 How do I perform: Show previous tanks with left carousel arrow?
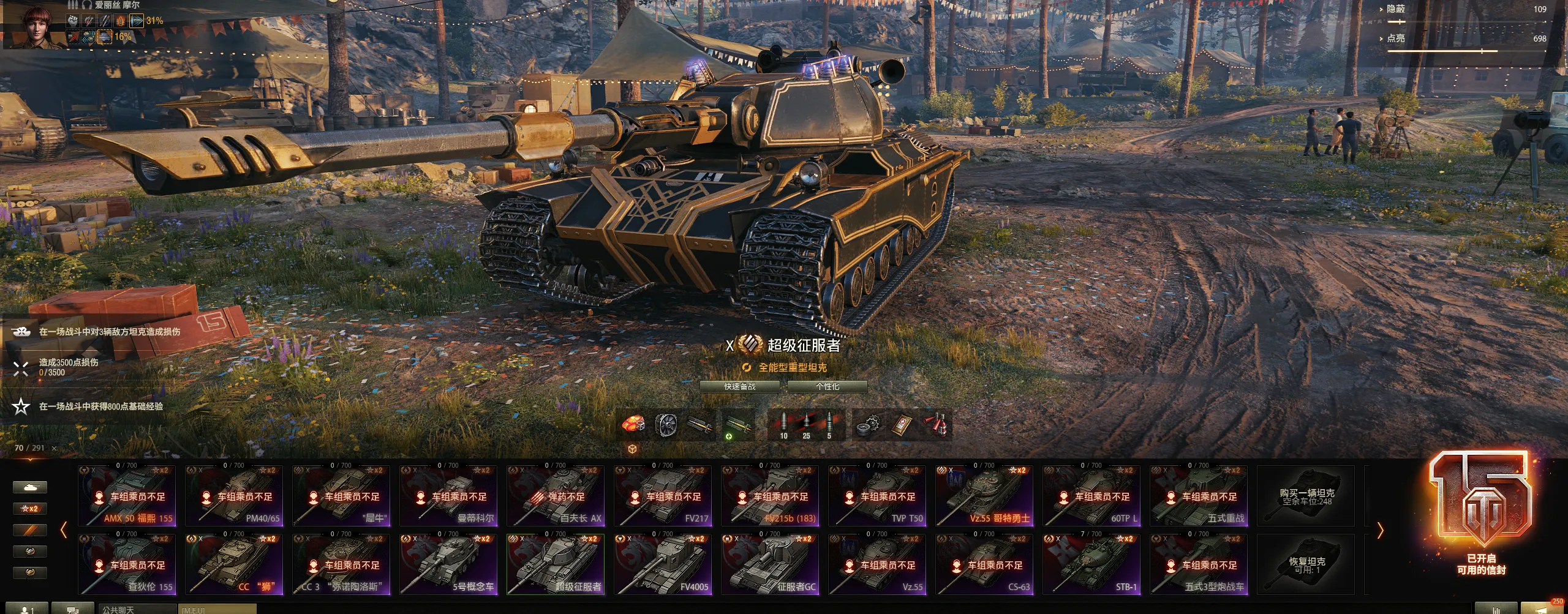(x=64, y=531)
